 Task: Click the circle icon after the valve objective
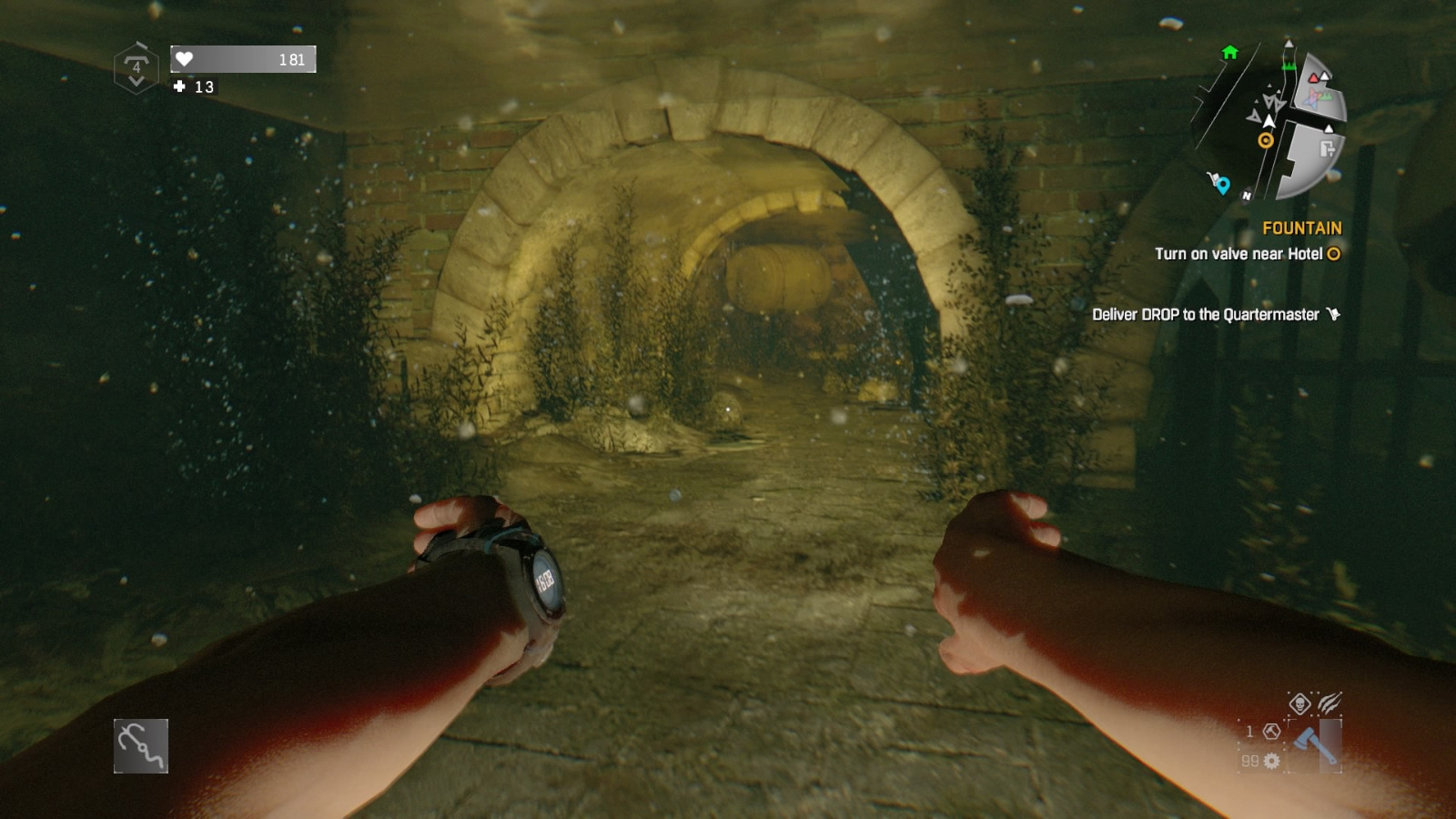pos(1332,256)
